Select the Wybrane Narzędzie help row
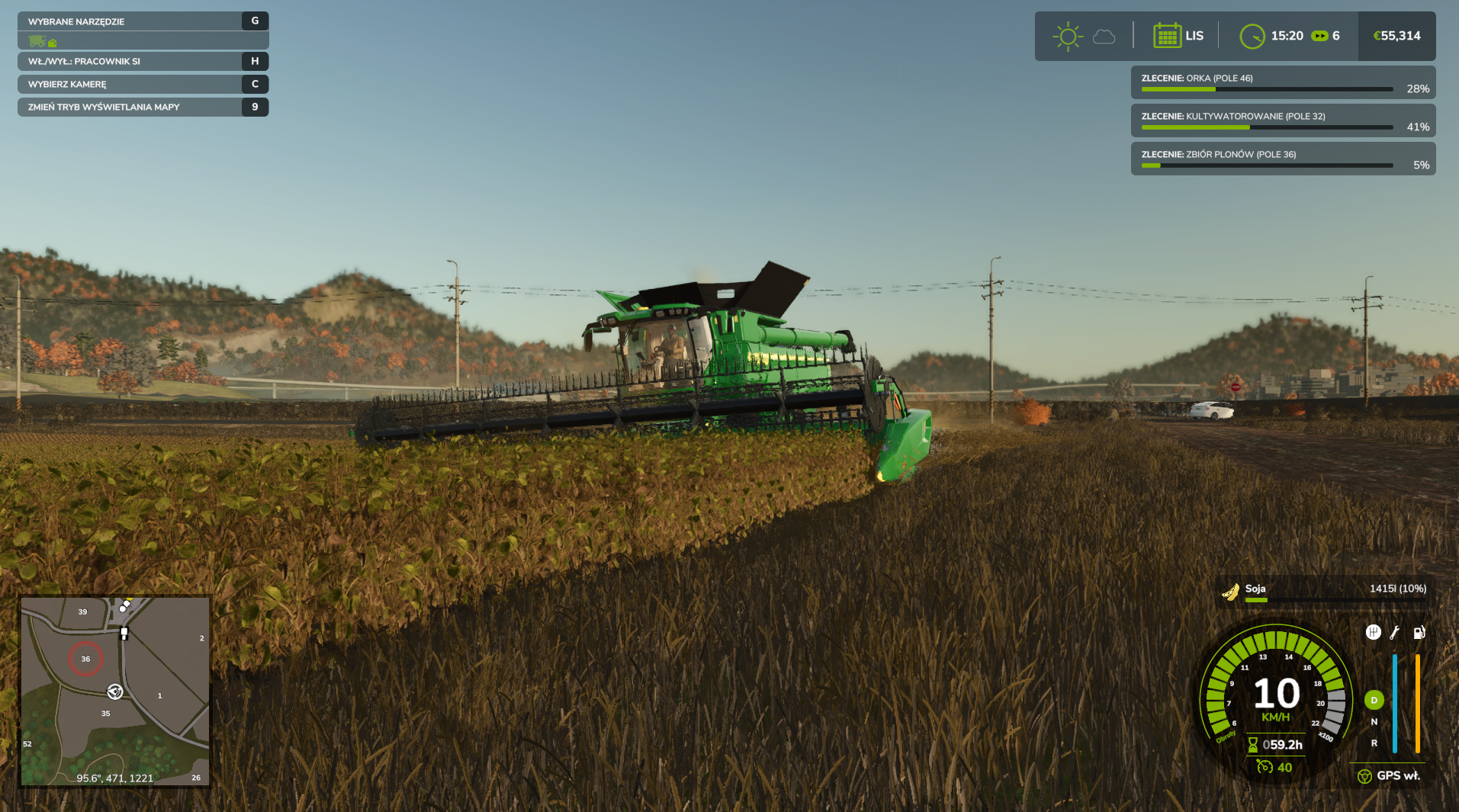 click(143, 21)
